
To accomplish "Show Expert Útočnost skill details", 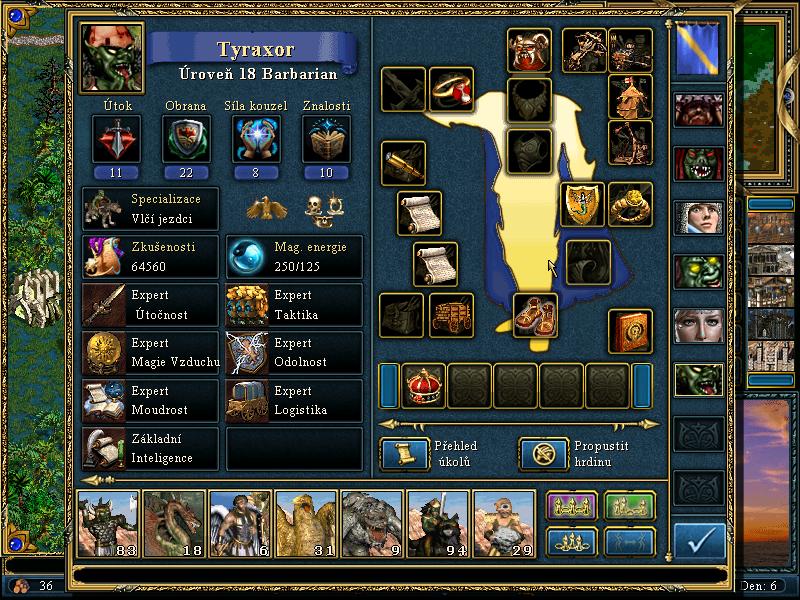I will [x=150, y=305].
